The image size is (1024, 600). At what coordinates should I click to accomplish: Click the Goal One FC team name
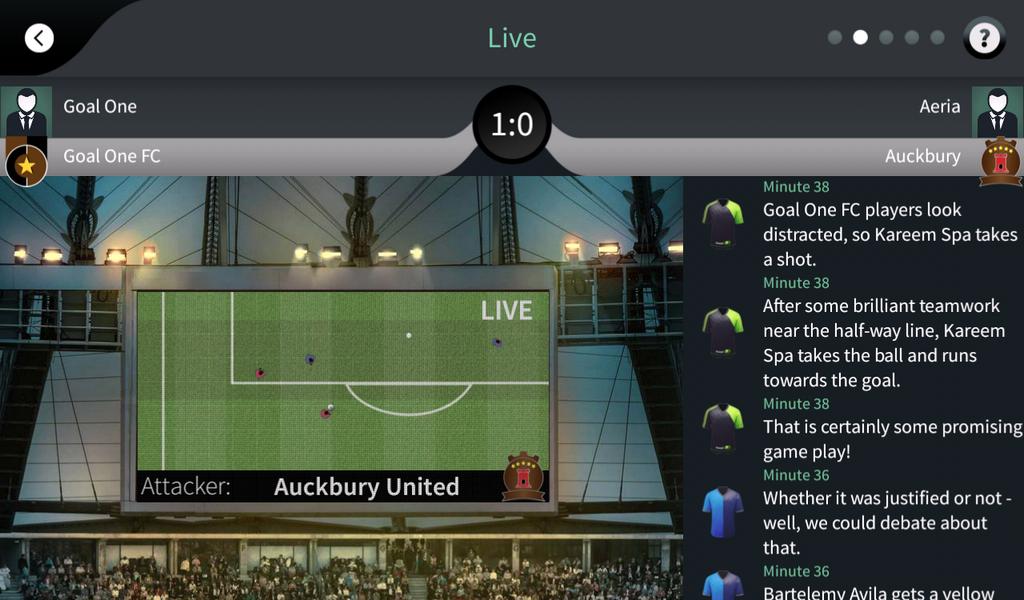(112, 156)
